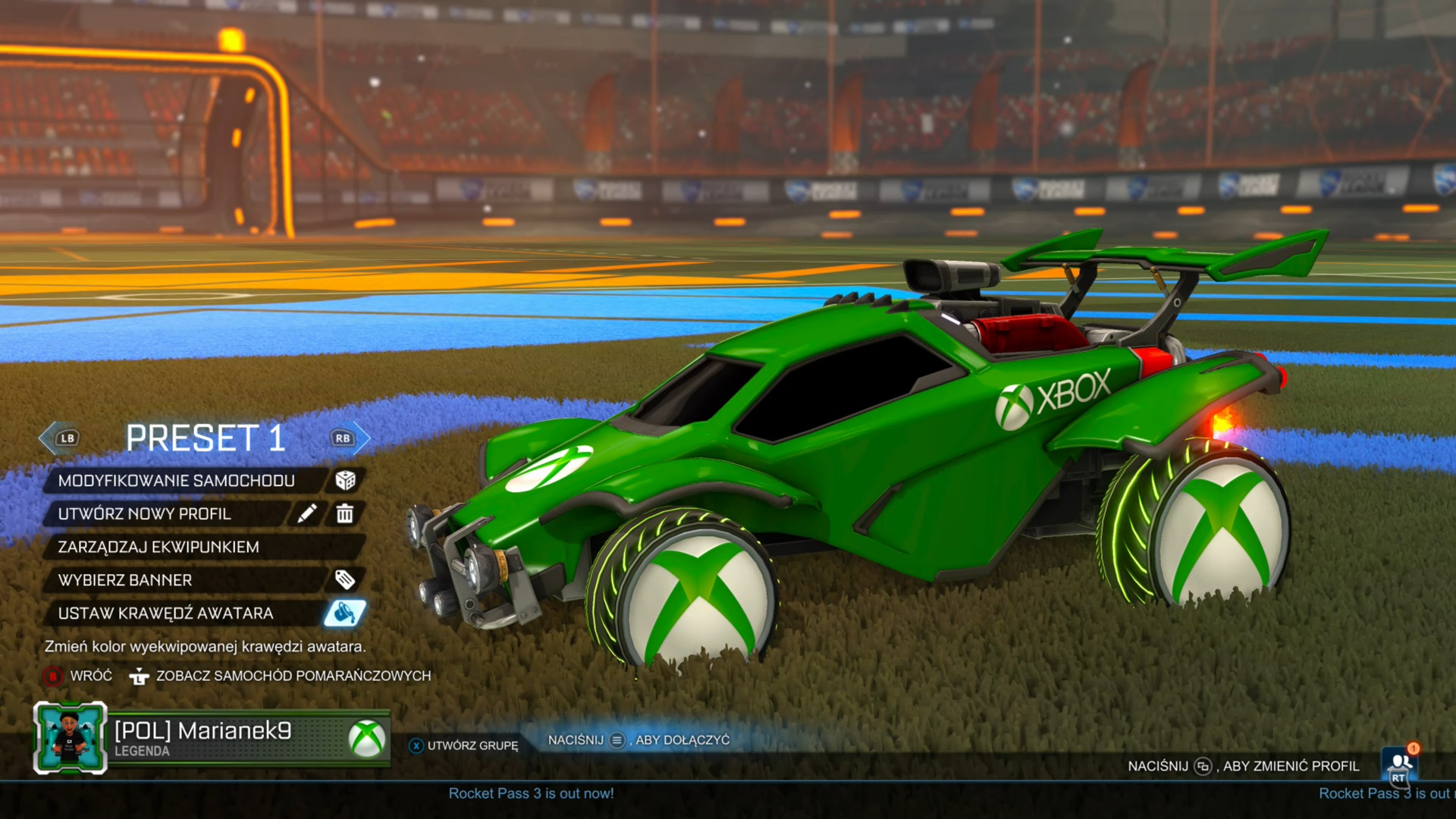Click the trash can icon to delete profile

point(345,513)
